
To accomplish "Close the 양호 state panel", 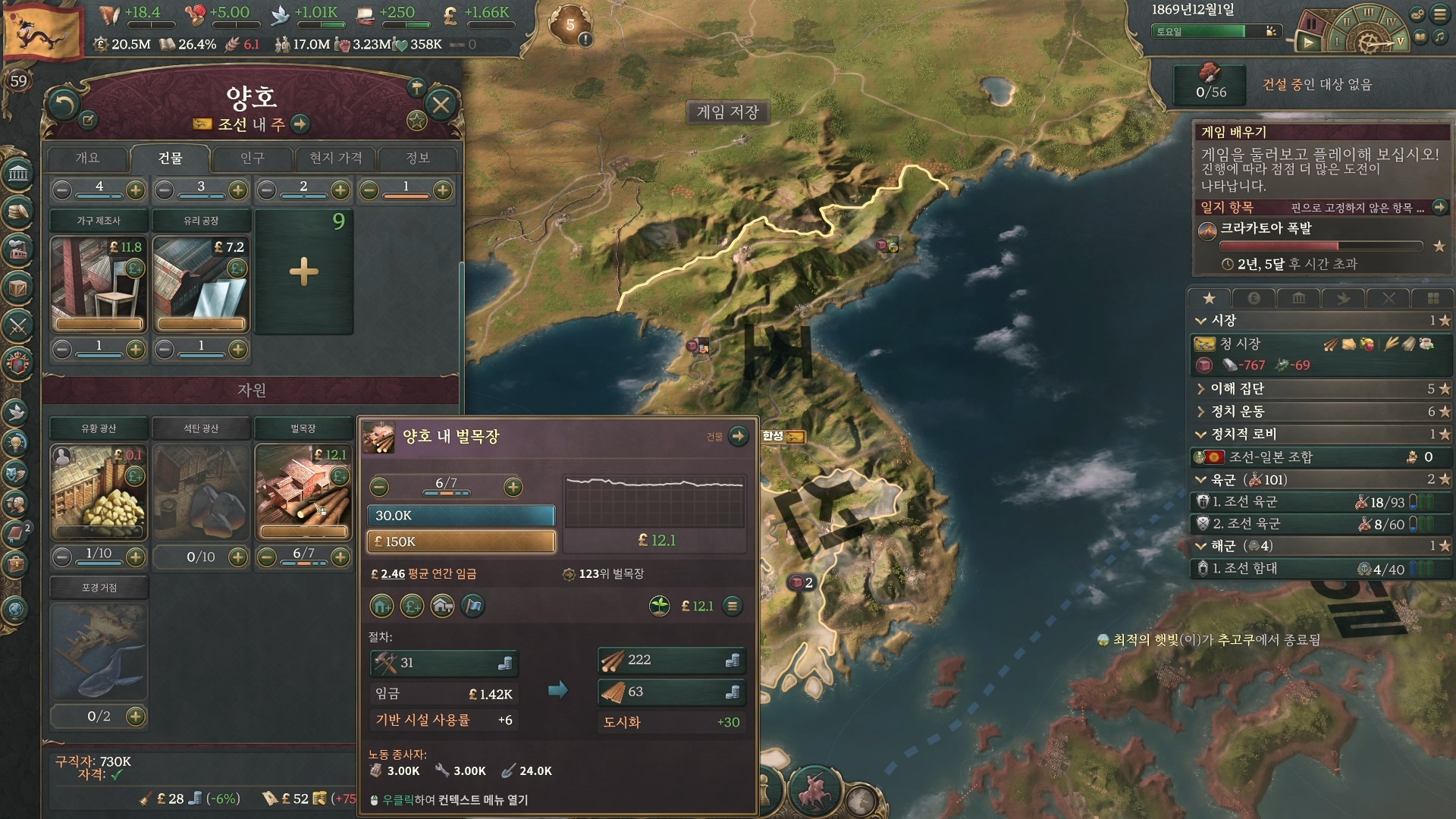I will pyautogui.click(x=441, y=105).
